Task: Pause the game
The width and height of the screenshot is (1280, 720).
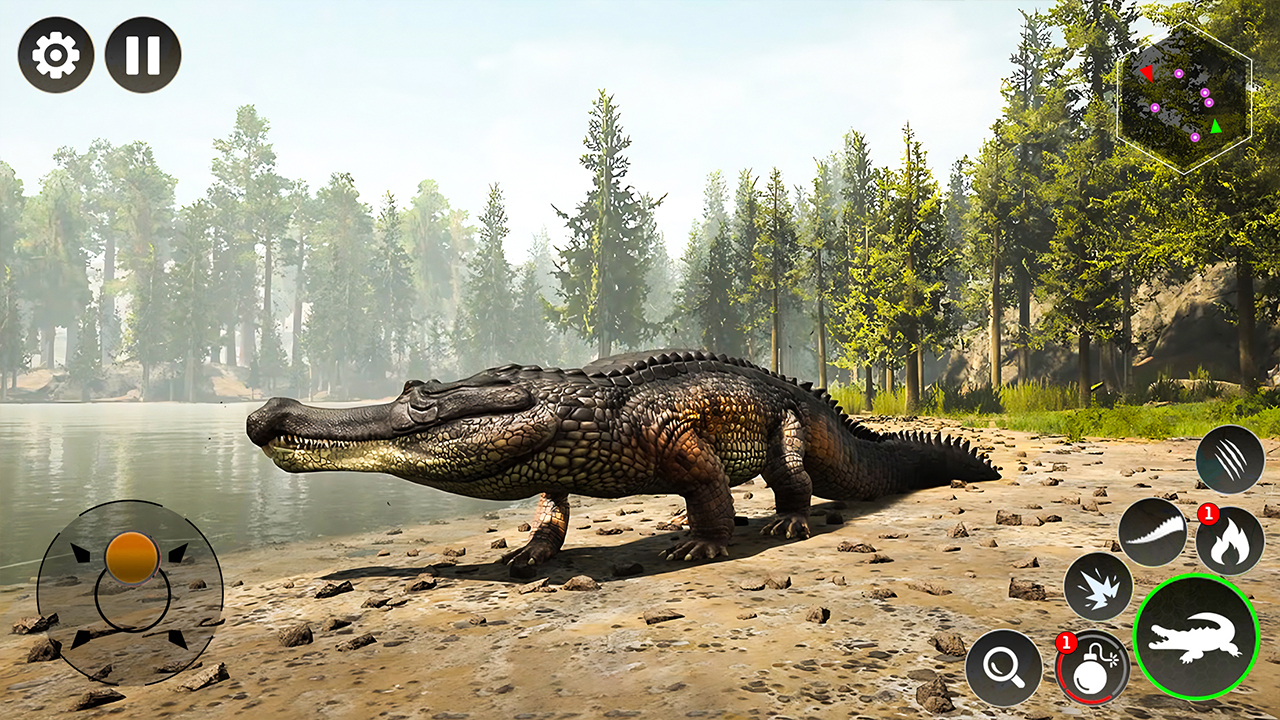Action: [x=143, y=55]
